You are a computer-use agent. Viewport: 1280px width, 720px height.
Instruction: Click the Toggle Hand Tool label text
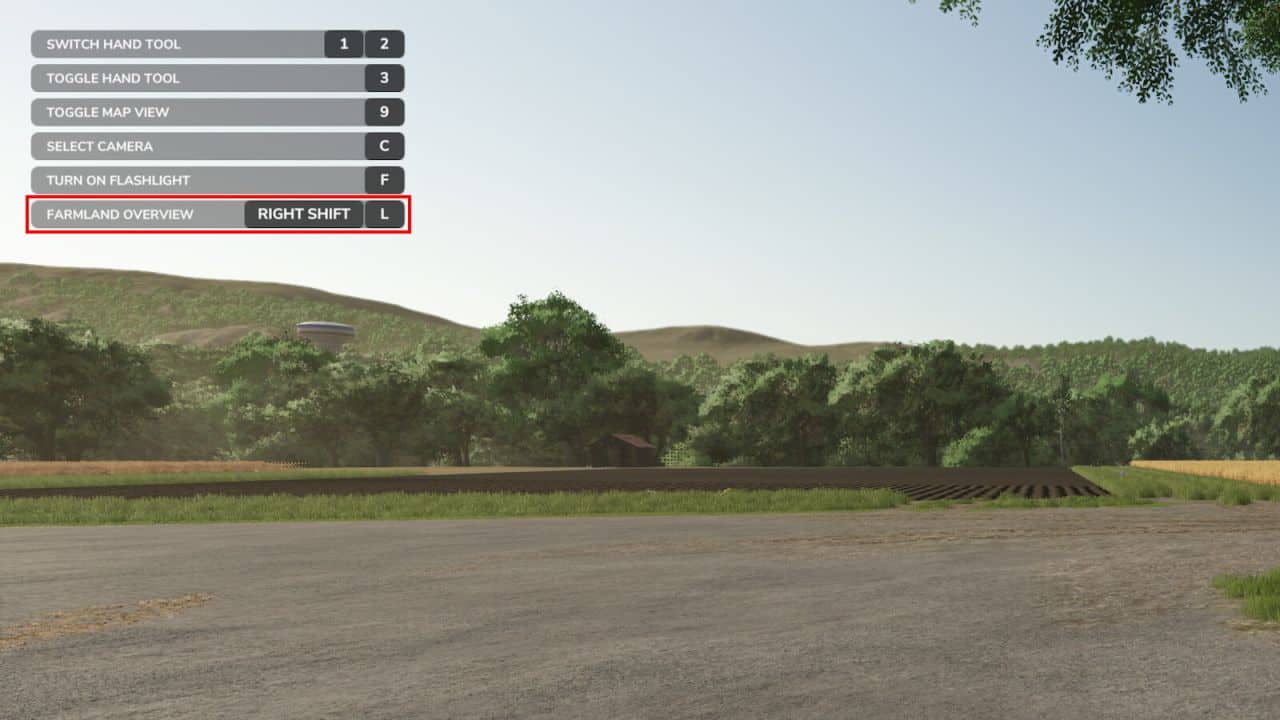(x=112, y=78)
